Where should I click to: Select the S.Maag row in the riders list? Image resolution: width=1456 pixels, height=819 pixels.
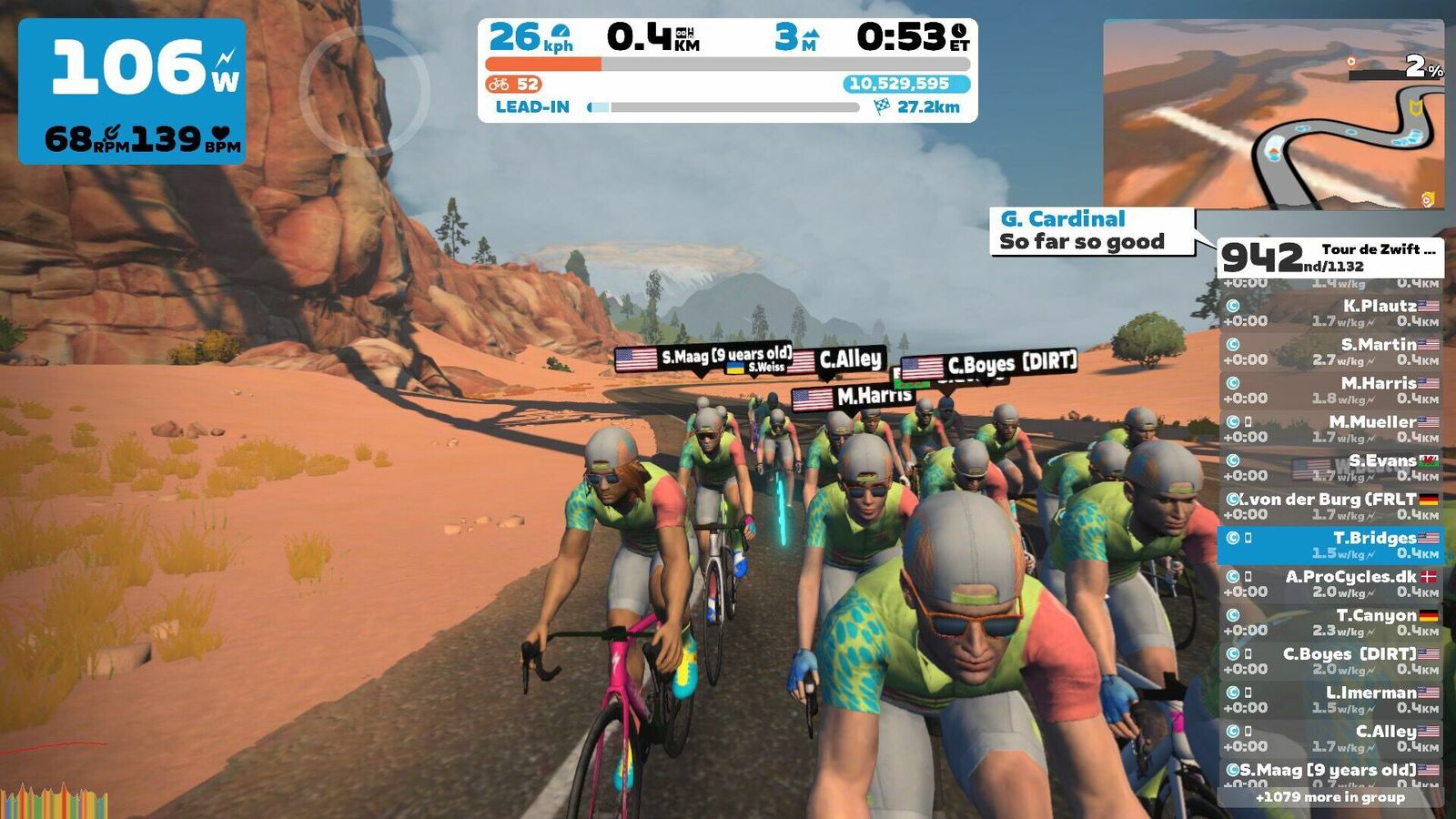(1330, 774)
